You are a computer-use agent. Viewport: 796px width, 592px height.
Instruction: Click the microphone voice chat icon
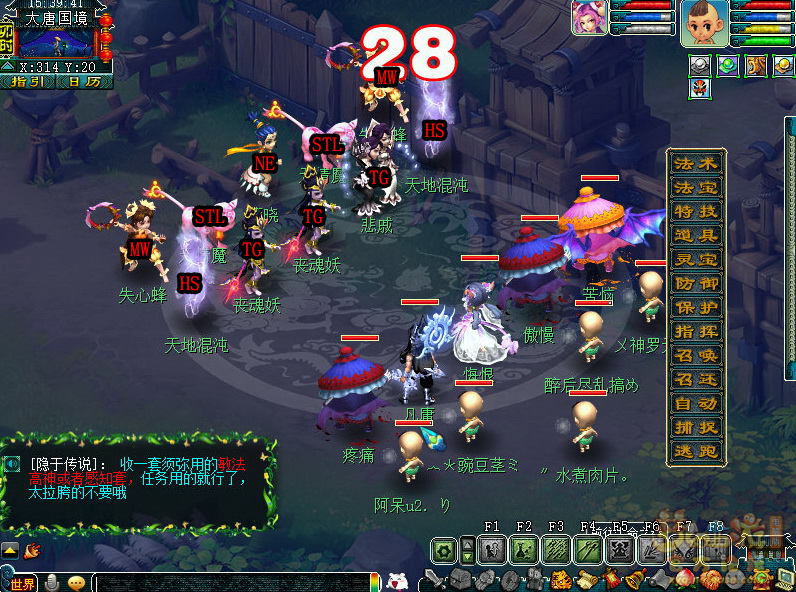click(52, 583)
